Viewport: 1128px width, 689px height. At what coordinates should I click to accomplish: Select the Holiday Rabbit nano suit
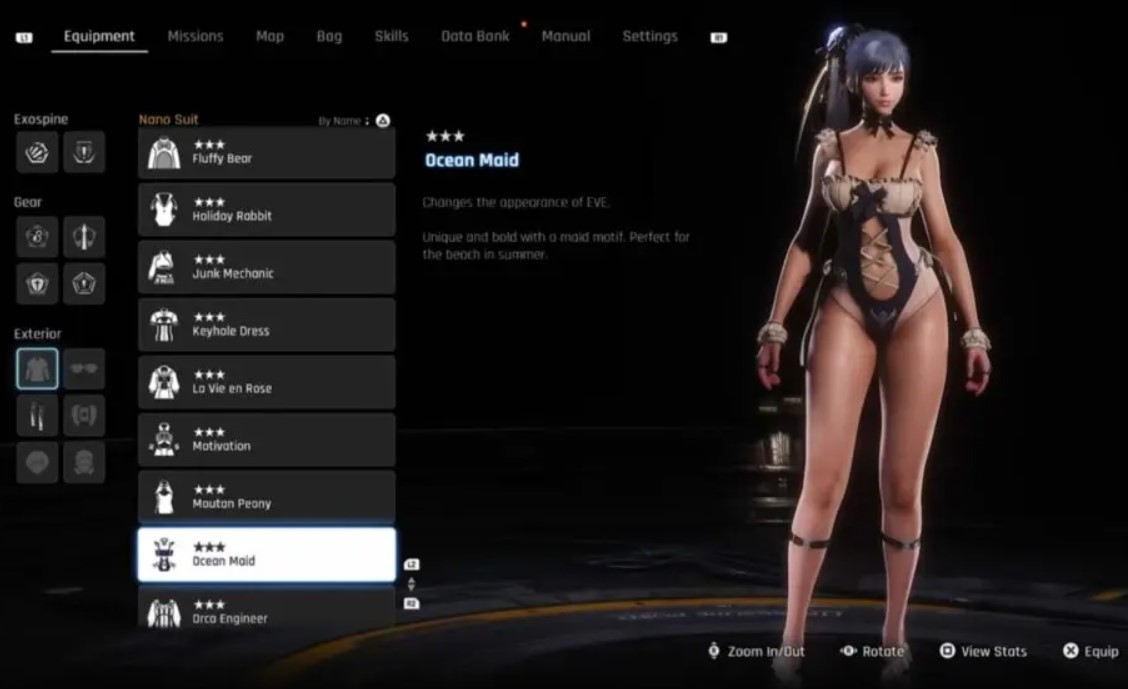coord(266,210)
